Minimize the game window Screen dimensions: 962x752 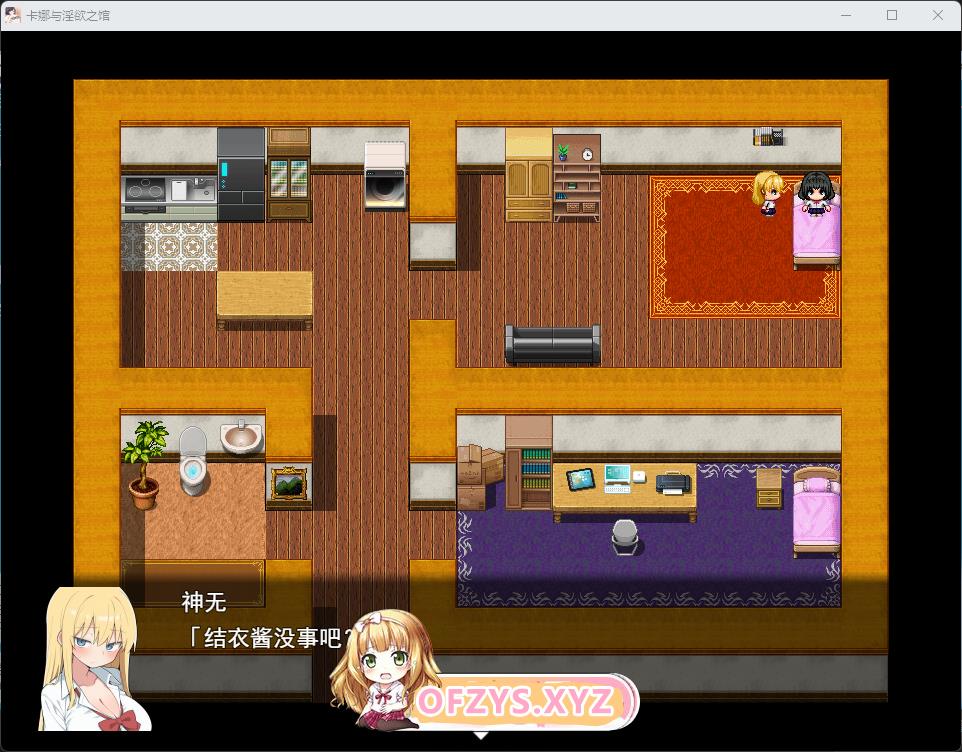point(846,15)
